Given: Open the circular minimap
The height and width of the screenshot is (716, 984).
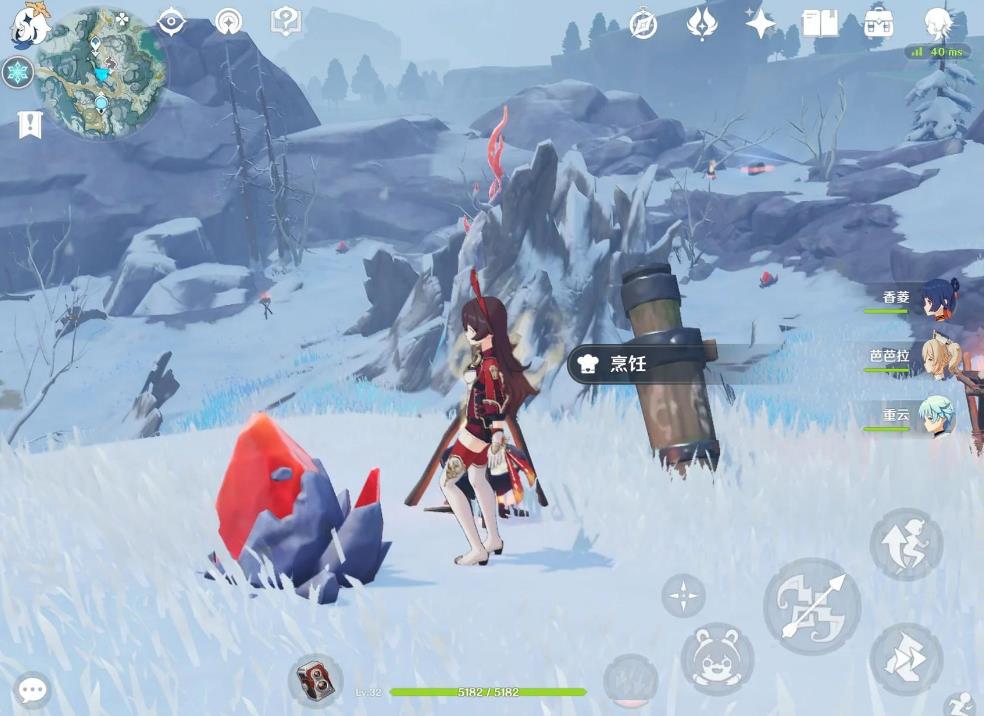Looking at the screenshot, I should [x=101, y=73].
